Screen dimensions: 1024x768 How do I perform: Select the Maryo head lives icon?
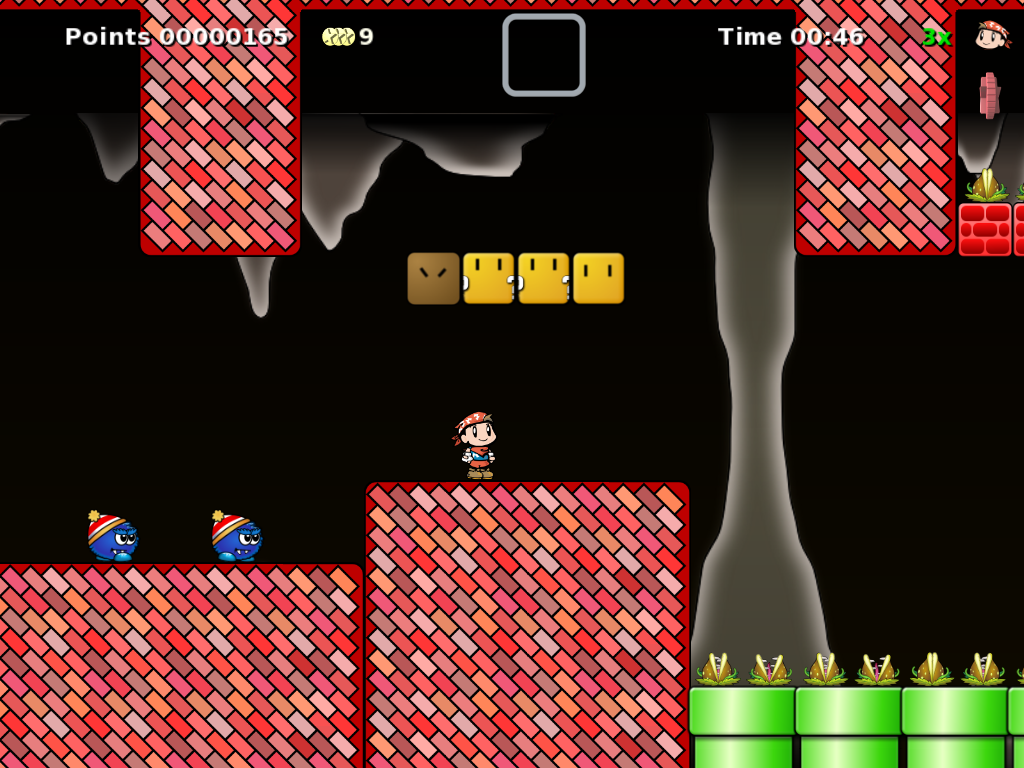[x=991, y=35]
